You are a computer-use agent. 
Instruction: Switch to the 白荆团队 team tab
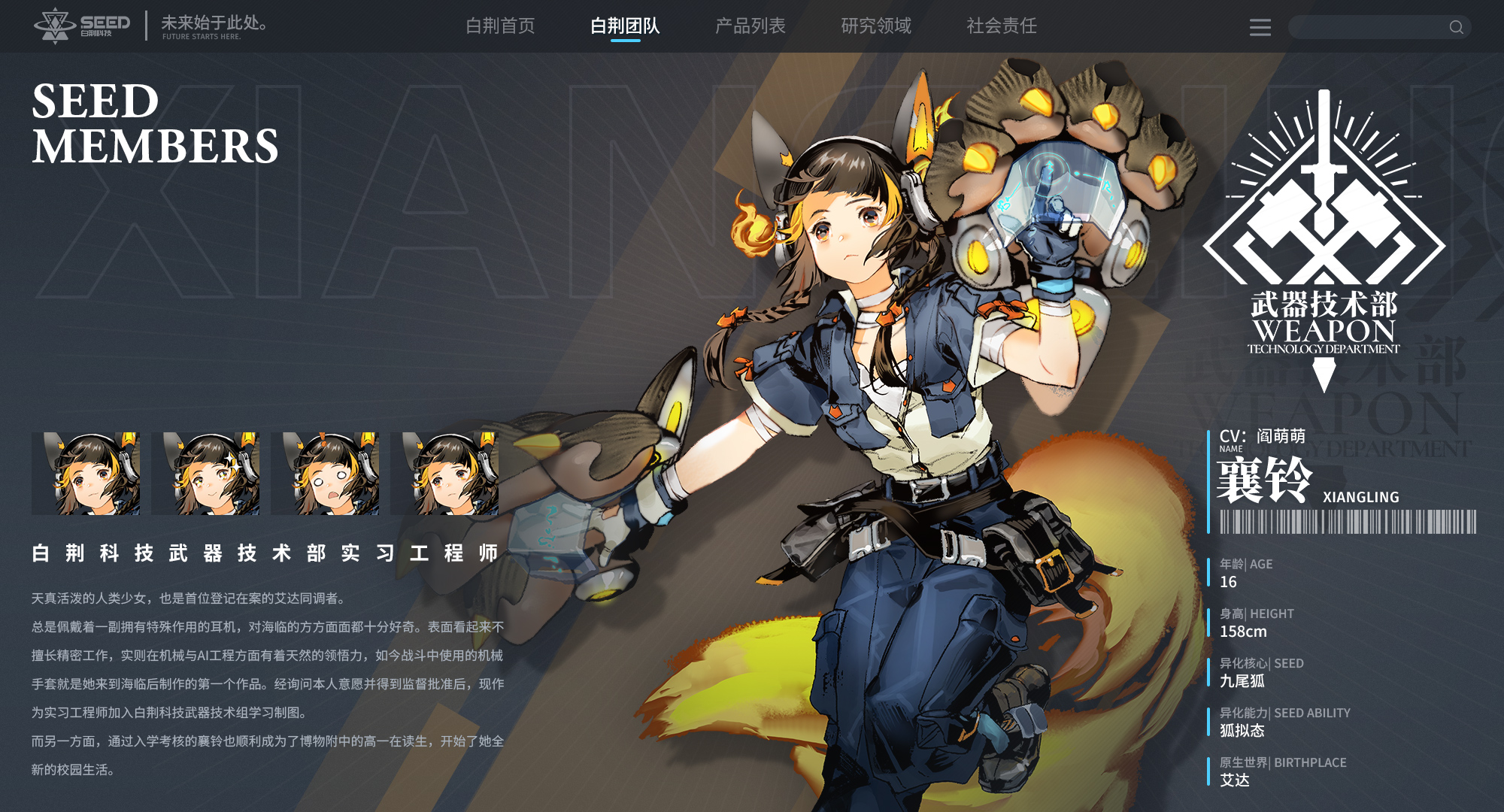tap(625, 26)
